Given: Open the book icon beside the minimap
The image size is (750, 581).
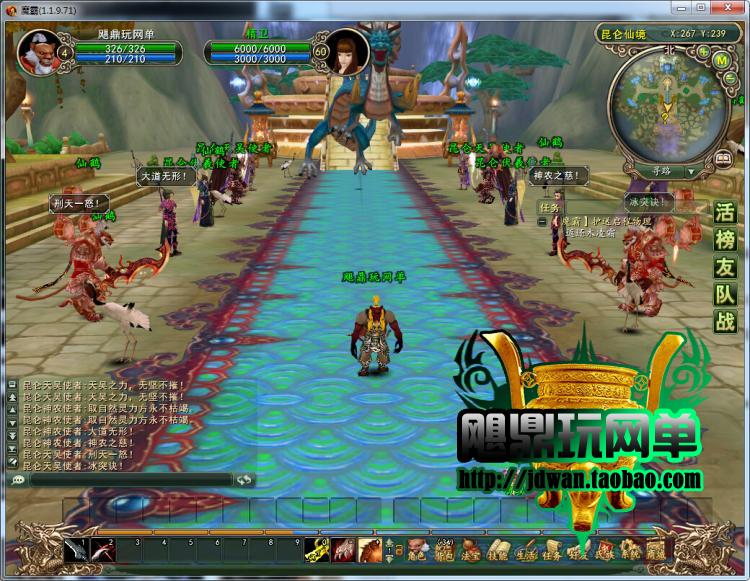Looking at the screenshot, I should (722, 160).
